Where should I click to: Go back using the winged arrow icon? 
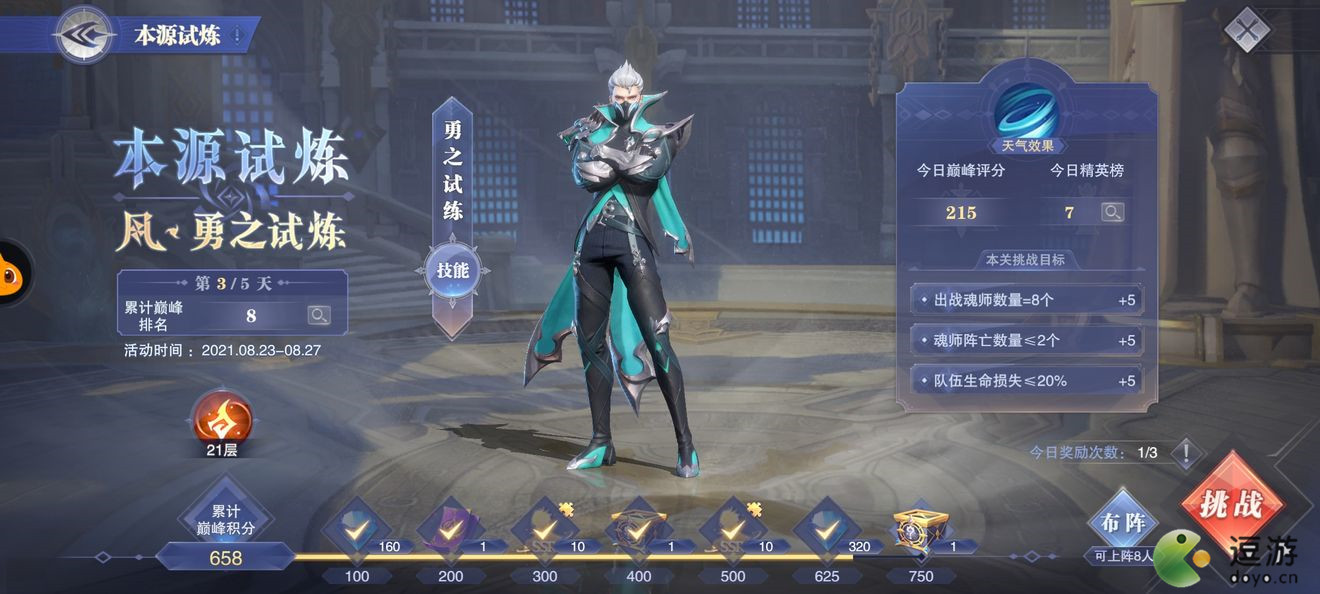pos(83,35)
